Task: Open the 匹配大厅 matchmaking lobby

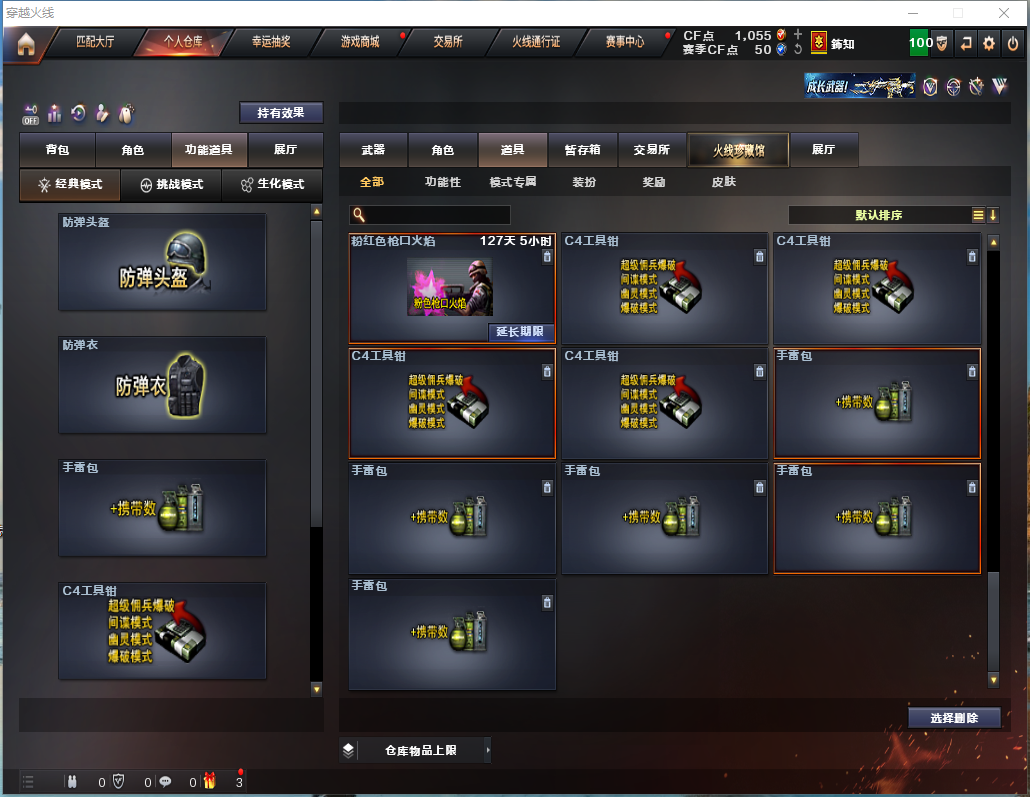Action: [96, 42]
